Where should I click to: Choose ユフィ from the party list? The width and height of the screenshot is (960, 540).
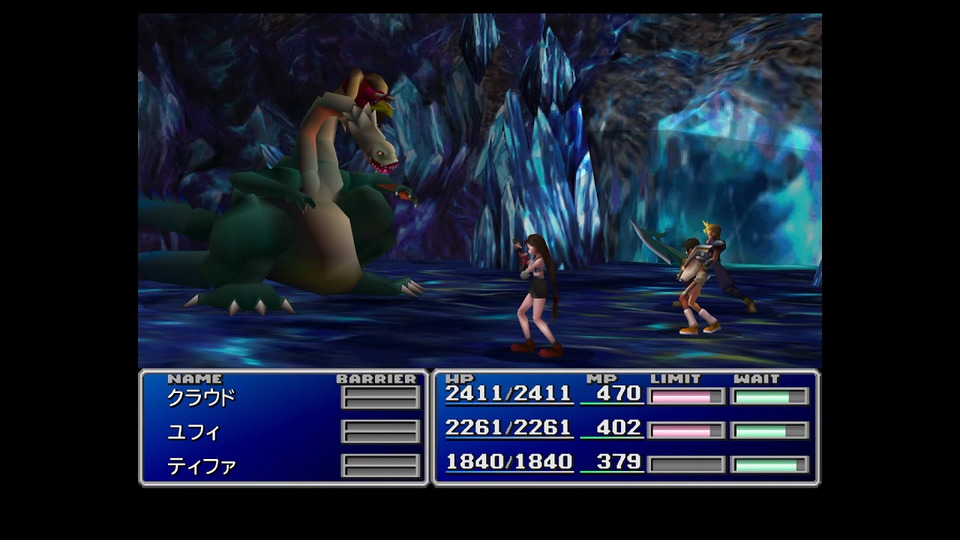(193, 432)
